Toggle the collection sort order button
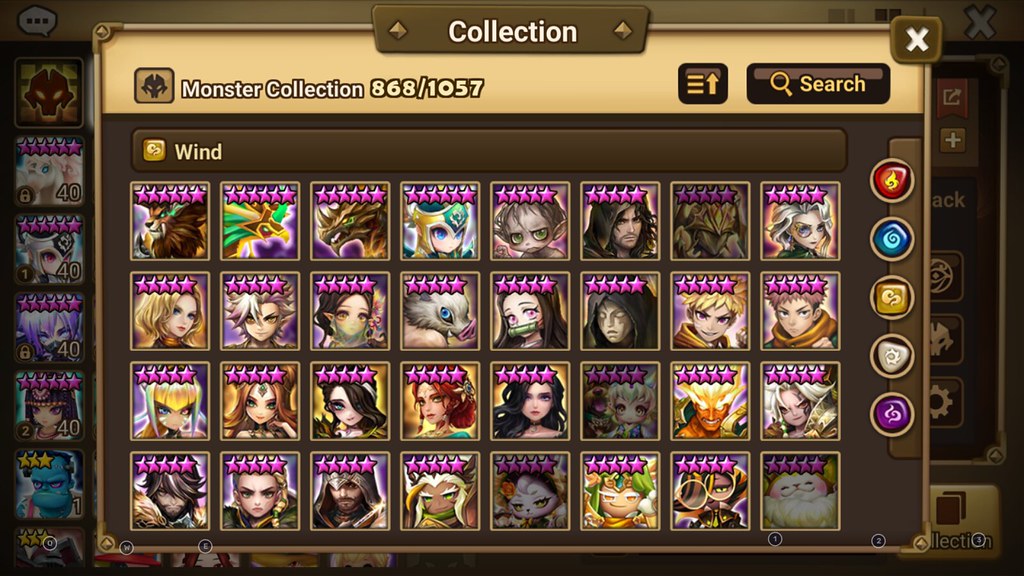Screen dimensions: 1024x576 703,84
